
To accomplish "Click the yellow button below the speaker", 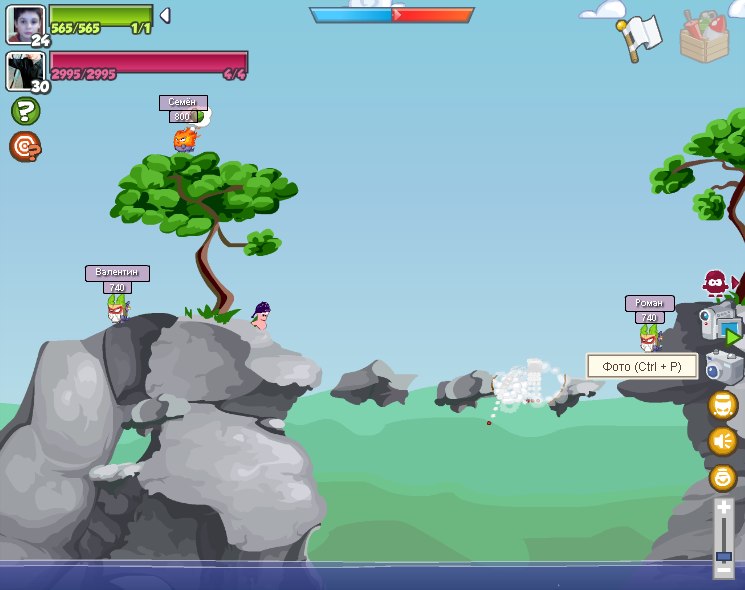I will tap(723, 477).
